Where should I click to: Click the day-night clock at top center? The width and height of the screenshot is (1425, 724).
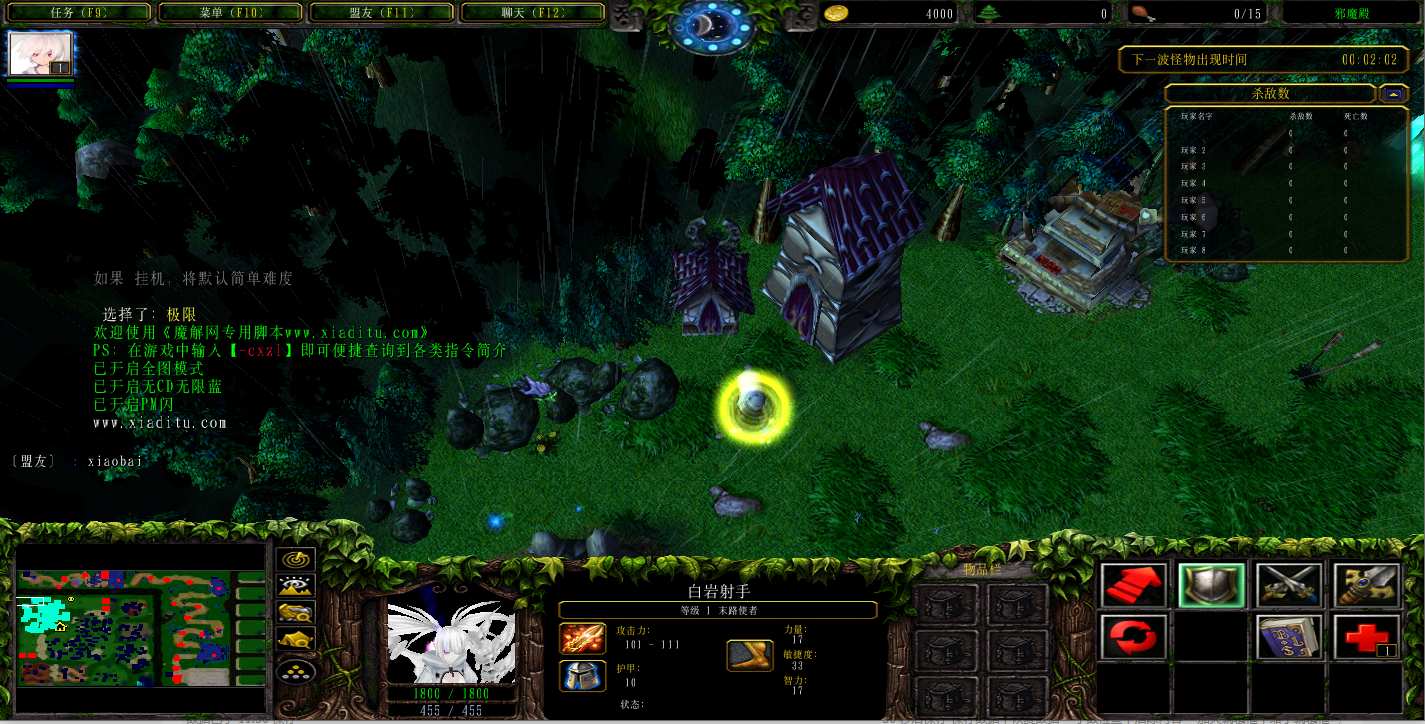712,26
